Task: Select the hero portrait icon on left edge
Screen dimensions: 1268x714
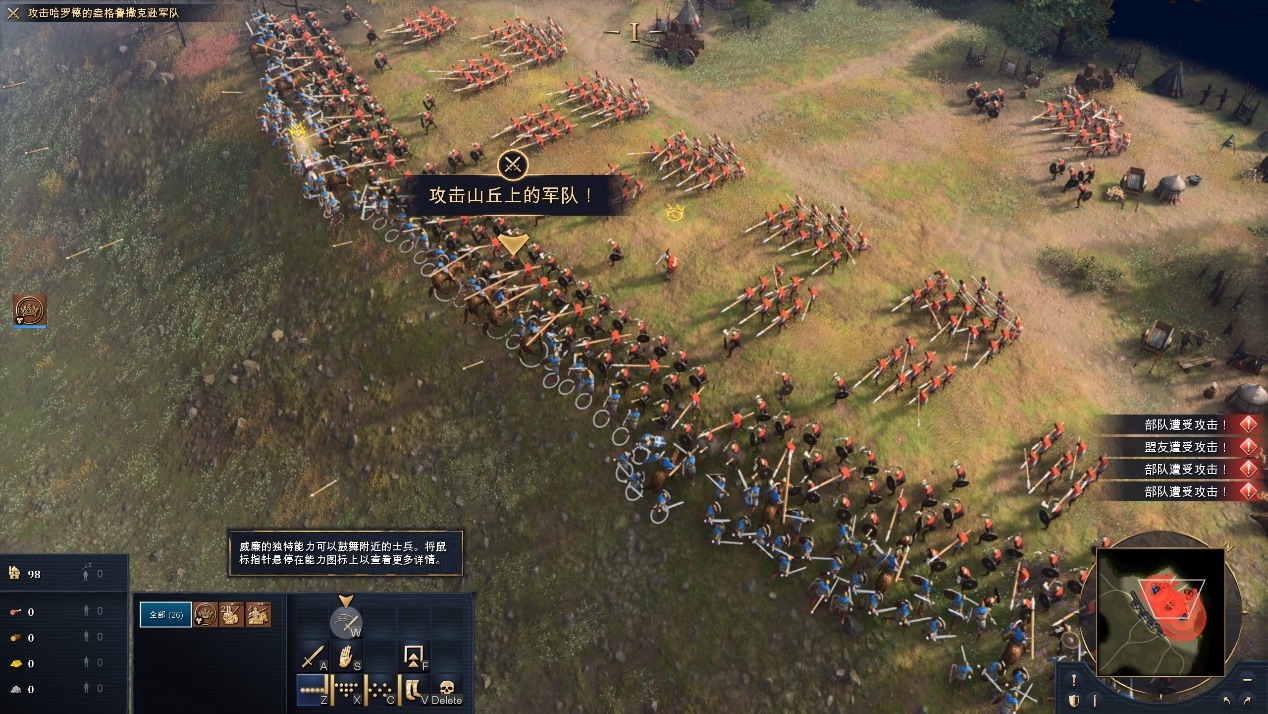Action: point(30,310)
